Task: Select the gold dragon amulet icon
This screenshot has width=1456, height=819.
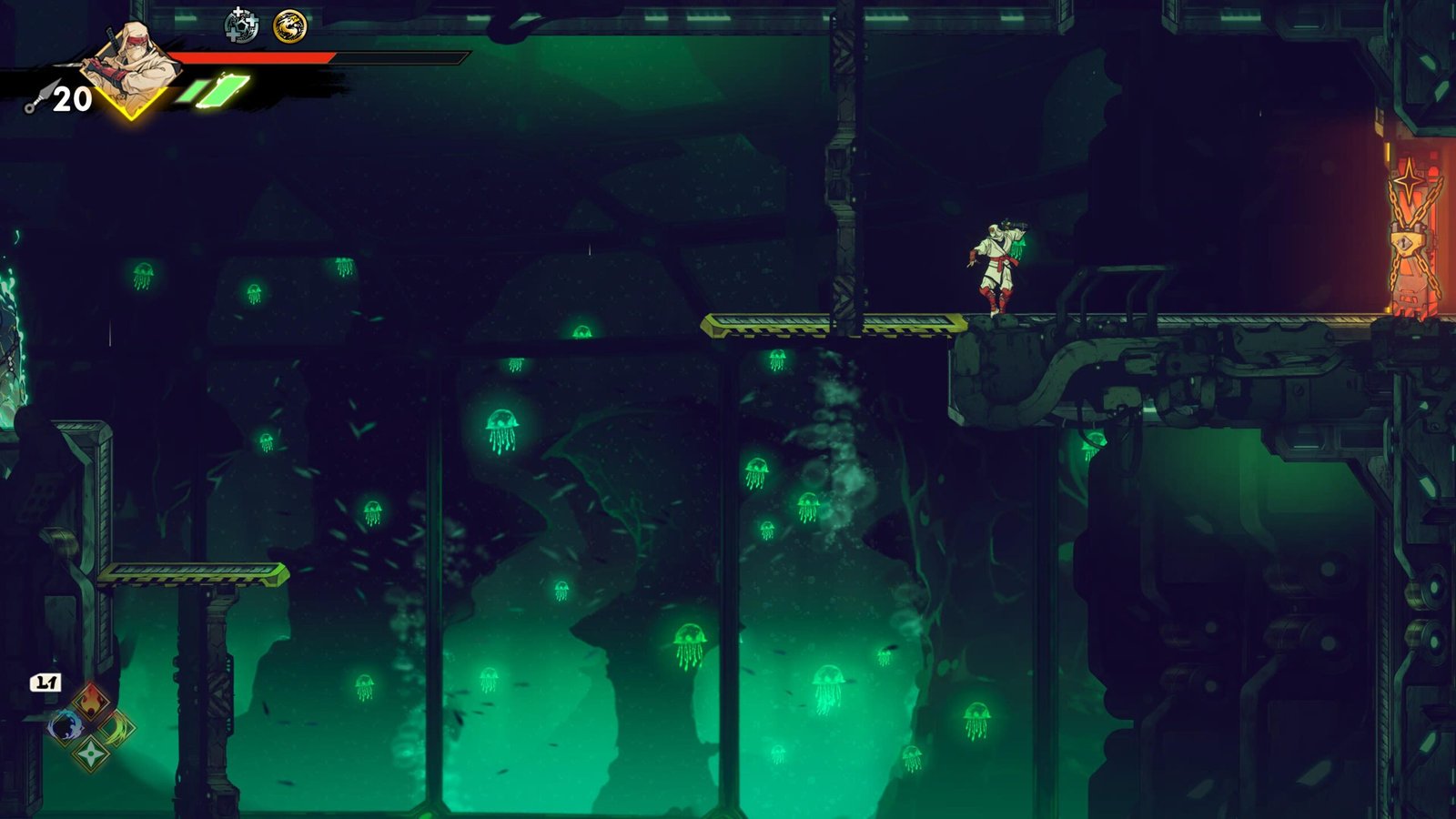Action: (x=290, y=26)
